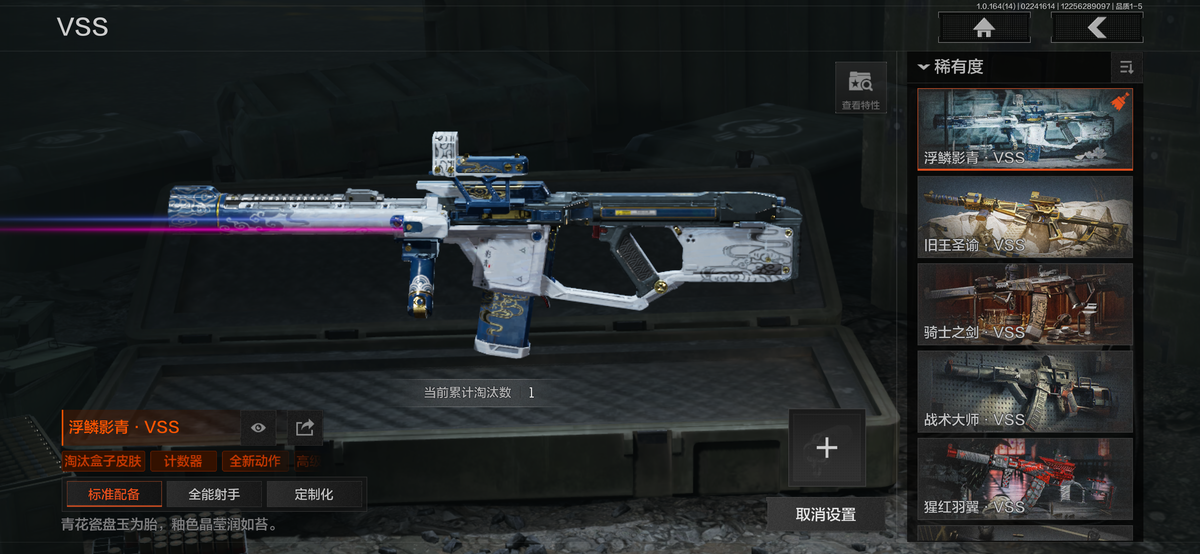Return to the home screen
This screenshot has width=1200, height=554.
tap(984, 28)
